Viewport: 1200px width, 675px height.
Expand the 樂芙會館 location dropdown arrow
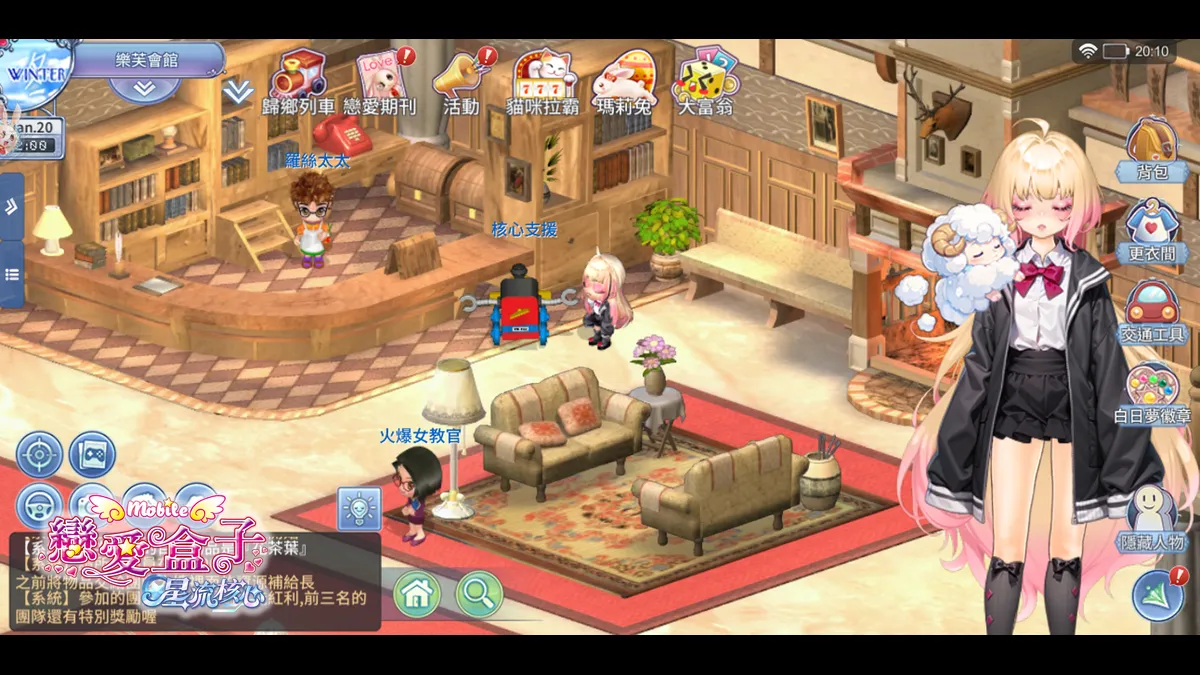pos(144,88)
